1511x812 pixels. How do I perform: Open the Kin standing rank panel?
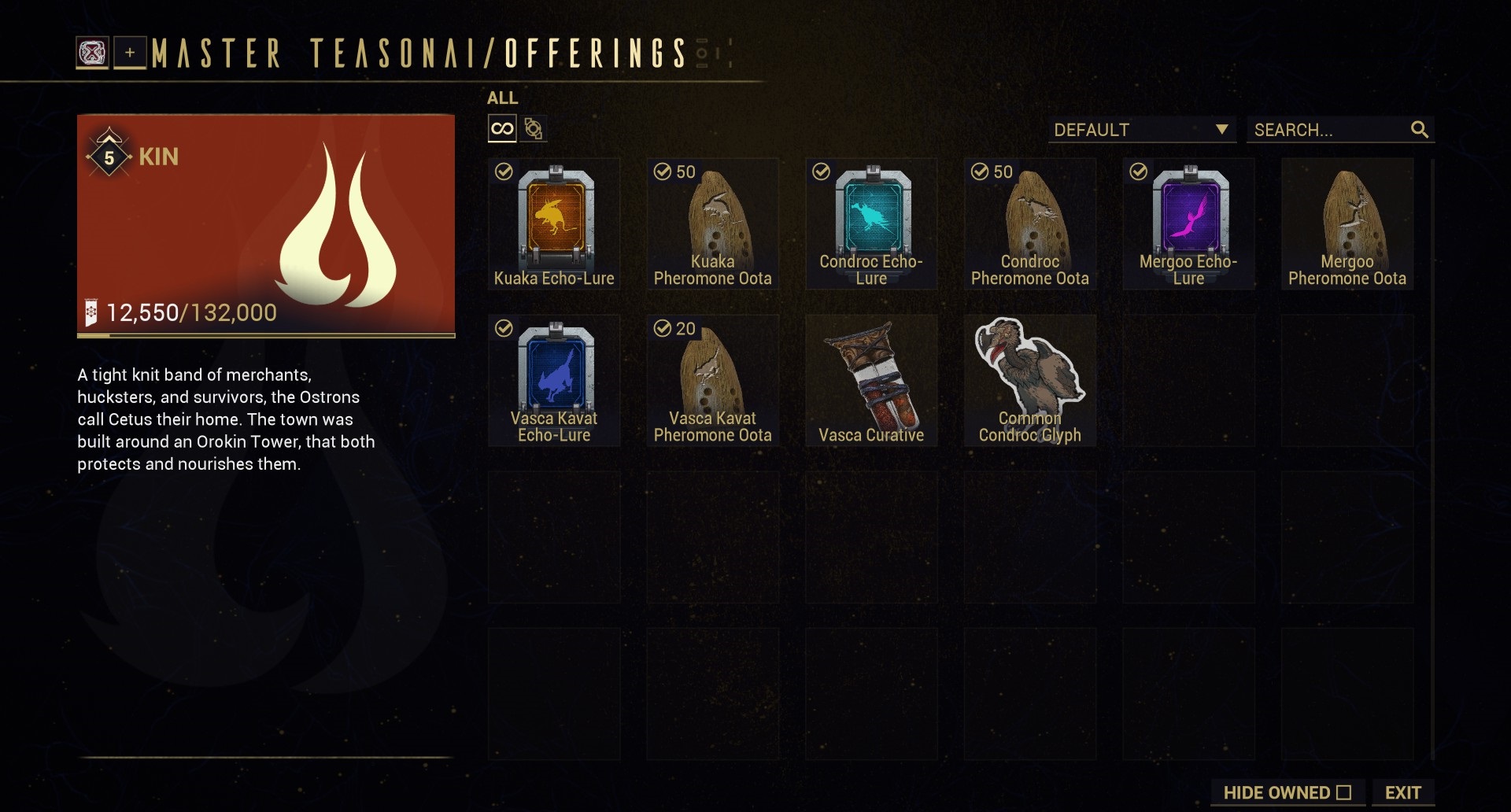coord(266,226)
